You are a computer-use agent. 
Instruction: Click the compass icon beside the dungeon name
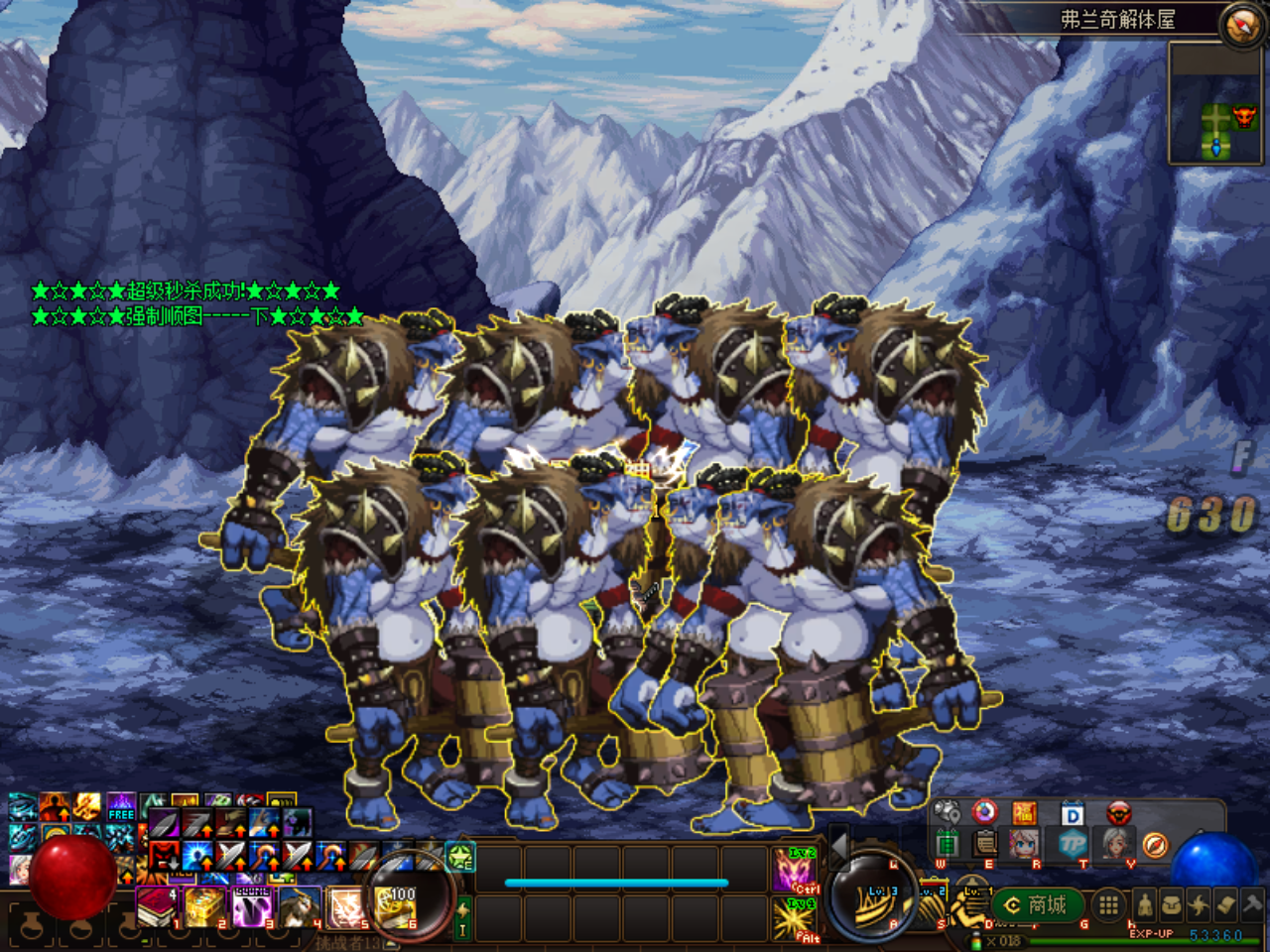point(1240,25)
